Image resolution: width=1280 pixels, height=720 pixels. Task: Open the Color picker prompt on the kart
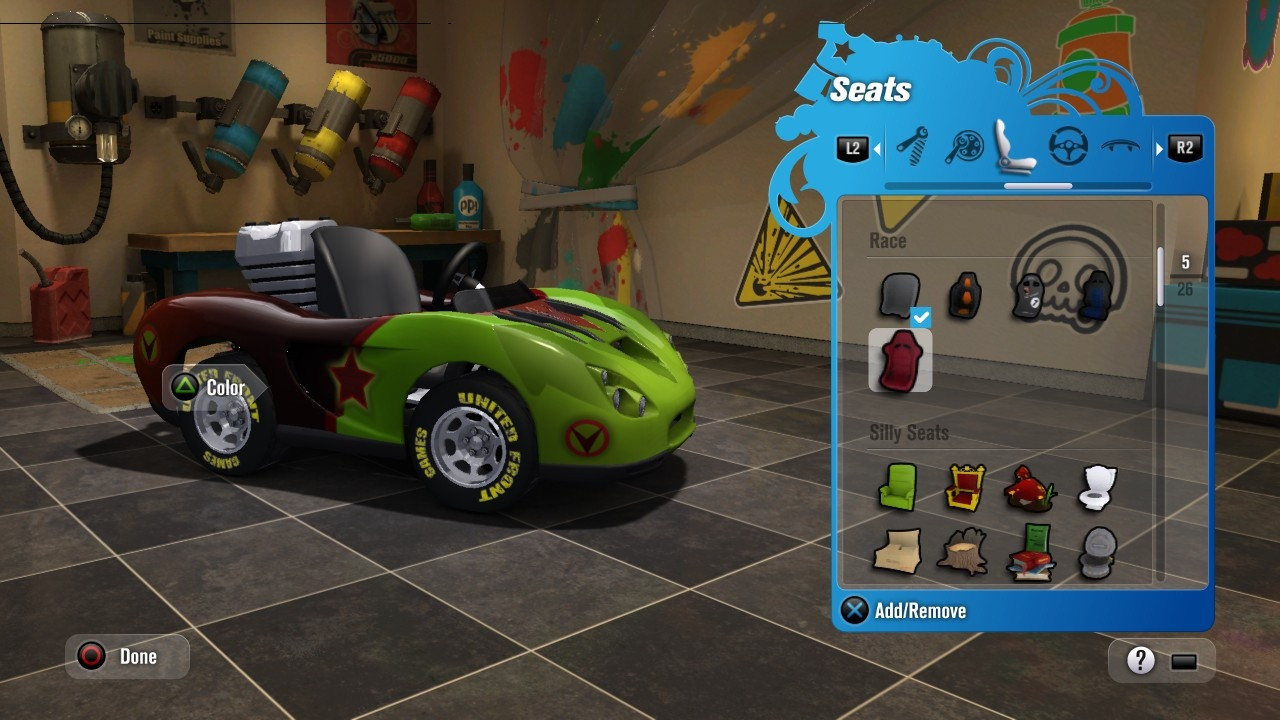tap(210, 388)
